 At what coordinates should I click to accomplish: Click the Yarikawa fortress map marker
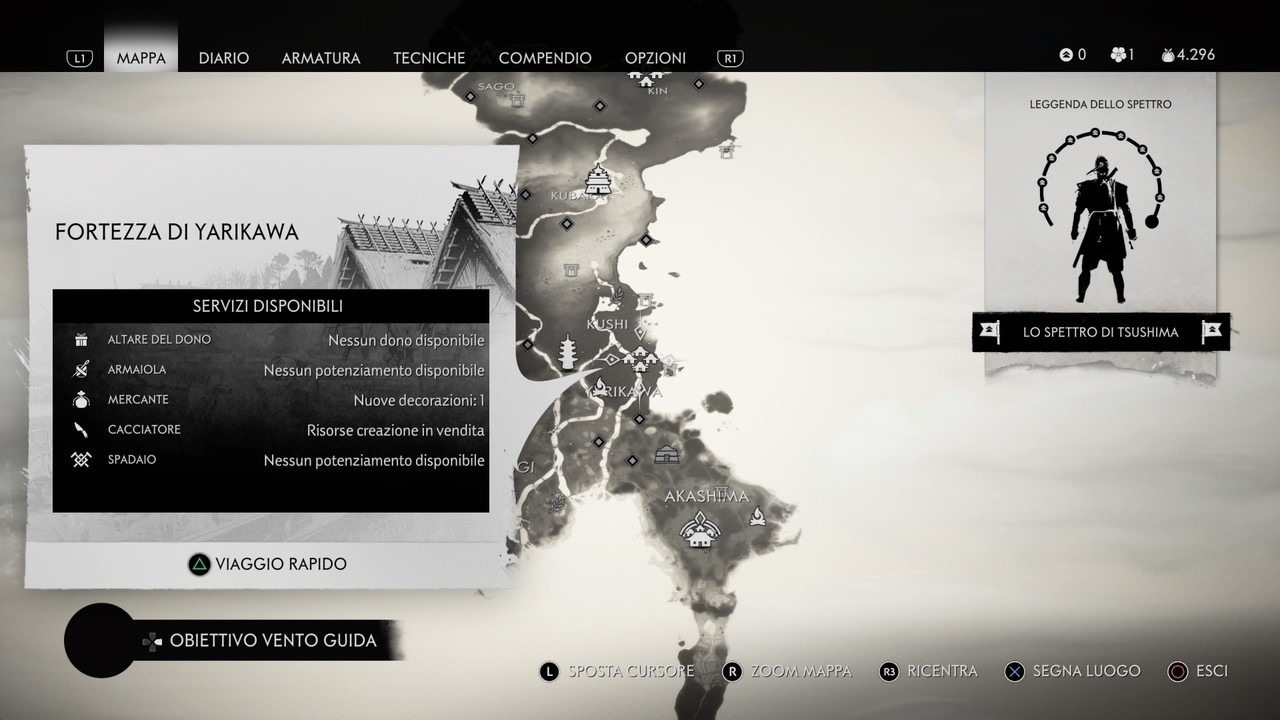pyautogui.click(x=639, y=358)
